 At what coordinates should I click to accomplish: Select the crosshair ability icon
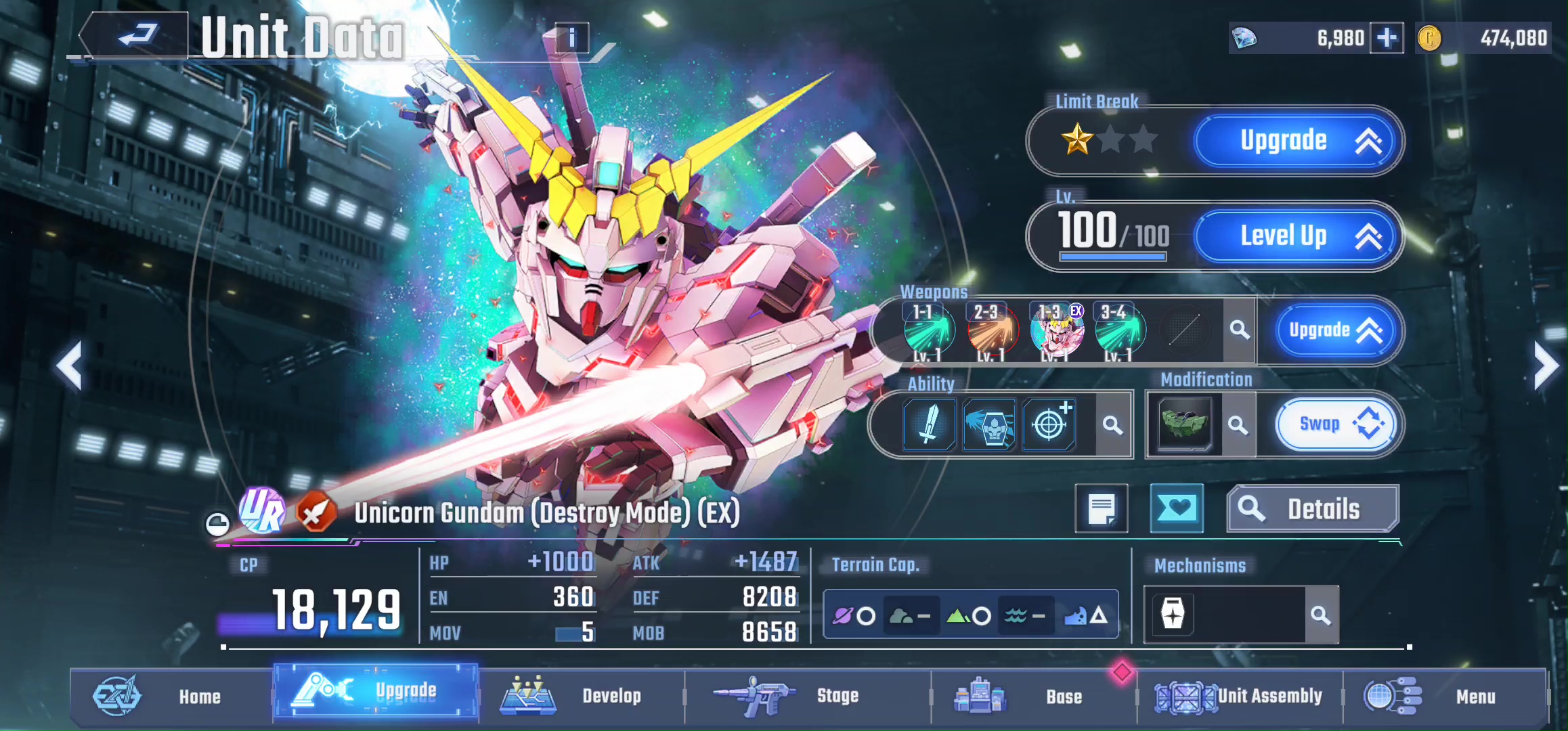click(x=1049, y=425)
